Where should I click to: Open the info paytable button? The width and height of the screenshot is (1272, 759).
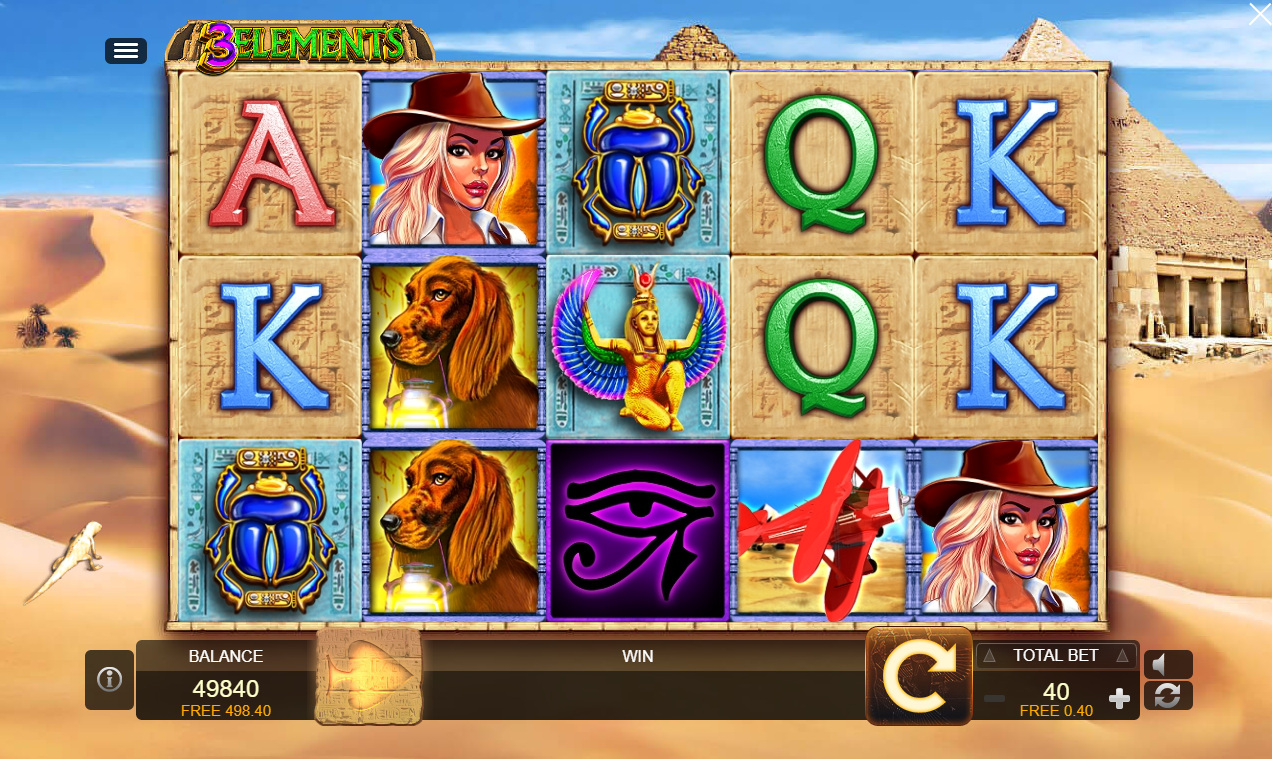coord(109,680)
